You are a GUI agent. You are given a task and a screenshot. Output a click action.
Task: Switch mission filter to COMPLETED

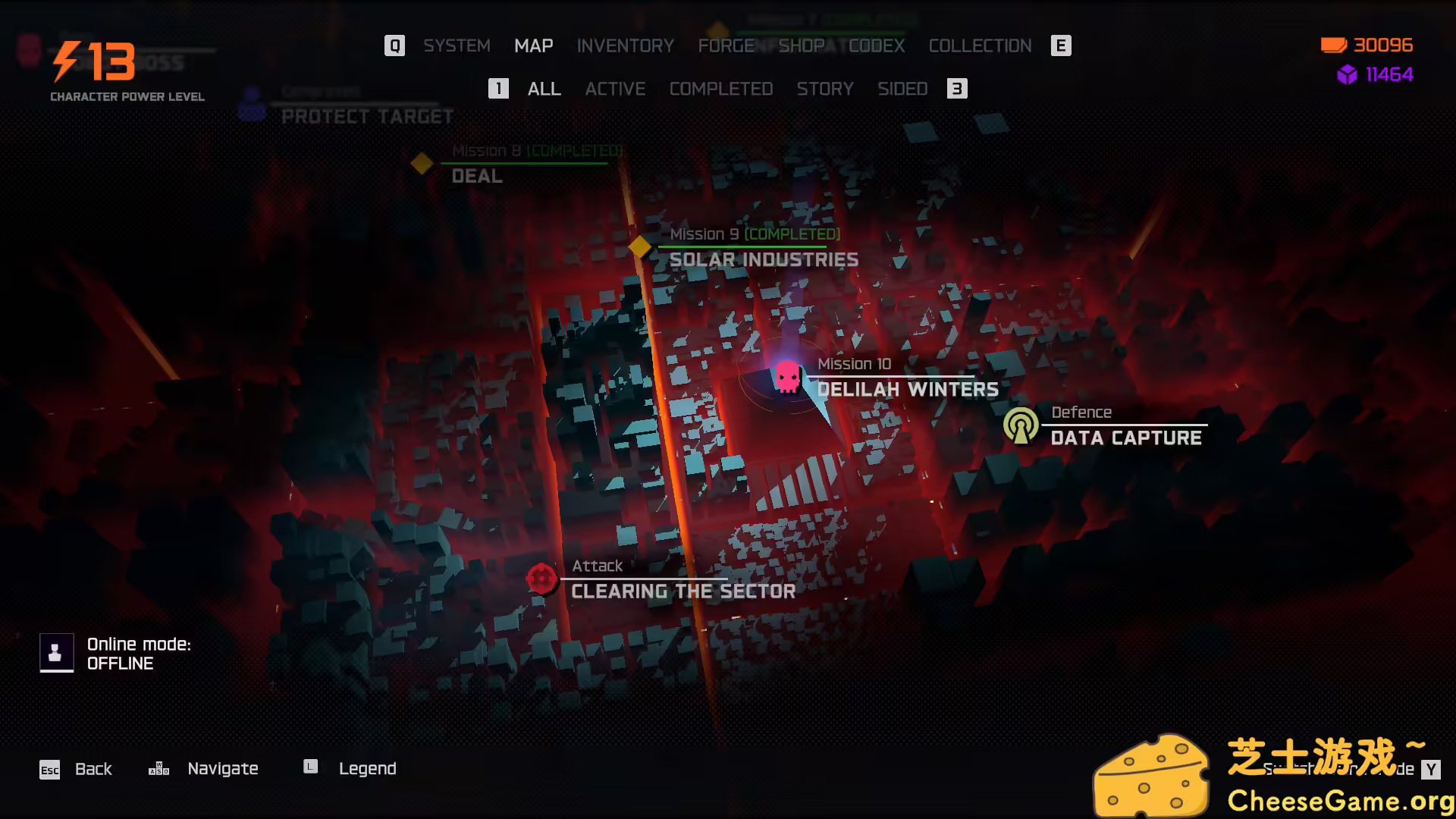[720, 89]
